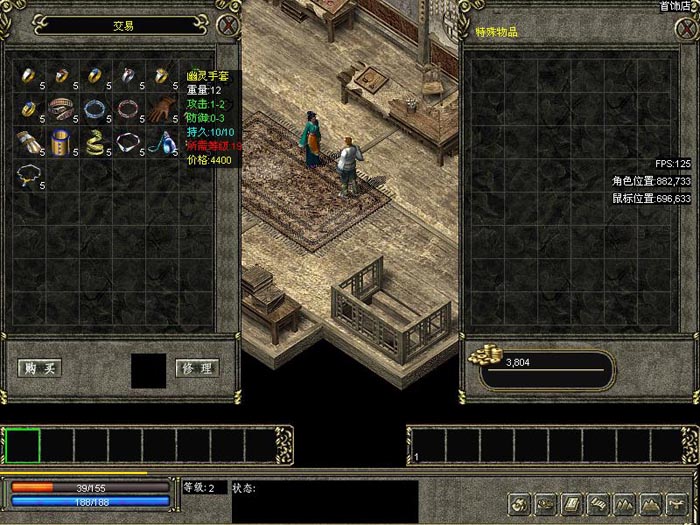
Task: Select the gold-and-blue cylinder bracer
Action: [62, 142]
